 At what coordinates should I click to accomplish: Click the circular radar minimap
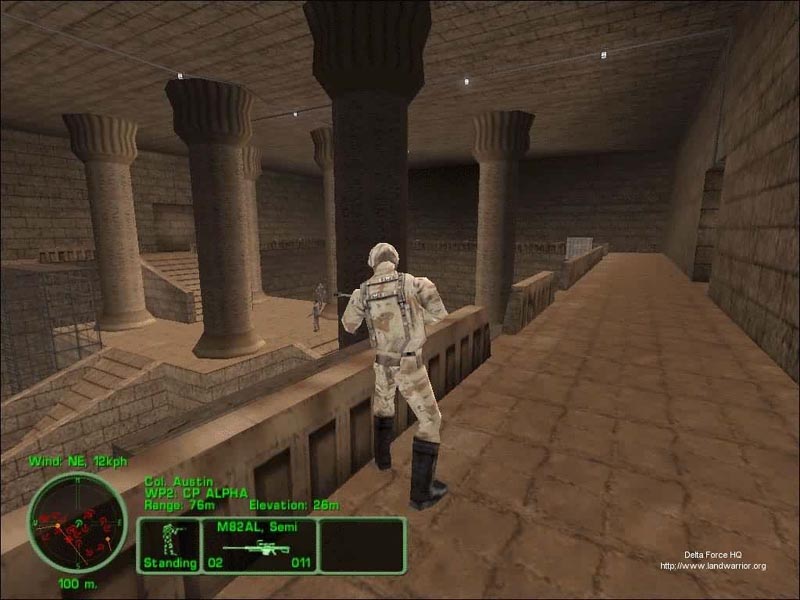[77, 521]
